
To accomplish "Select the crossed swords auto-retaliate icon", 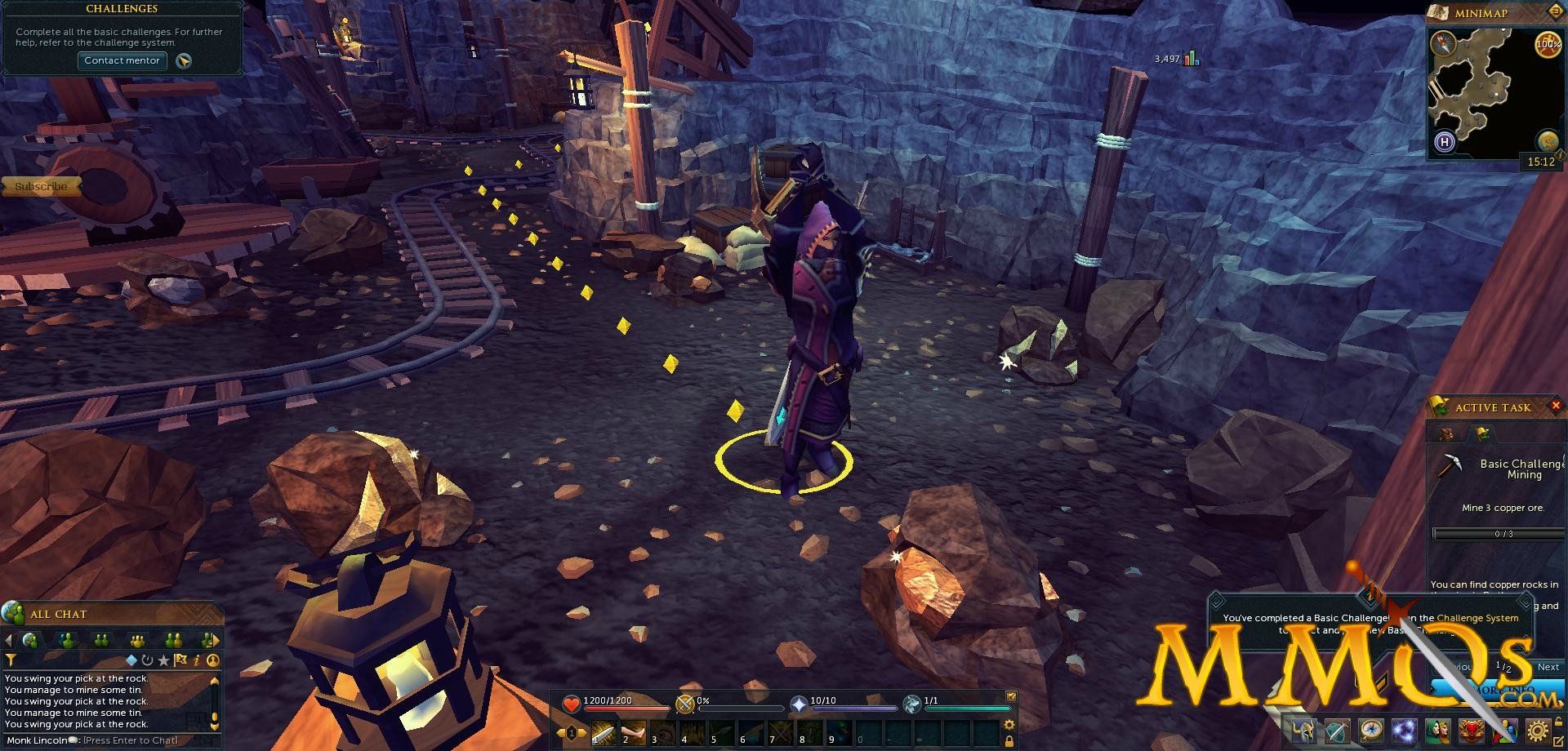I will coord(684,704).
